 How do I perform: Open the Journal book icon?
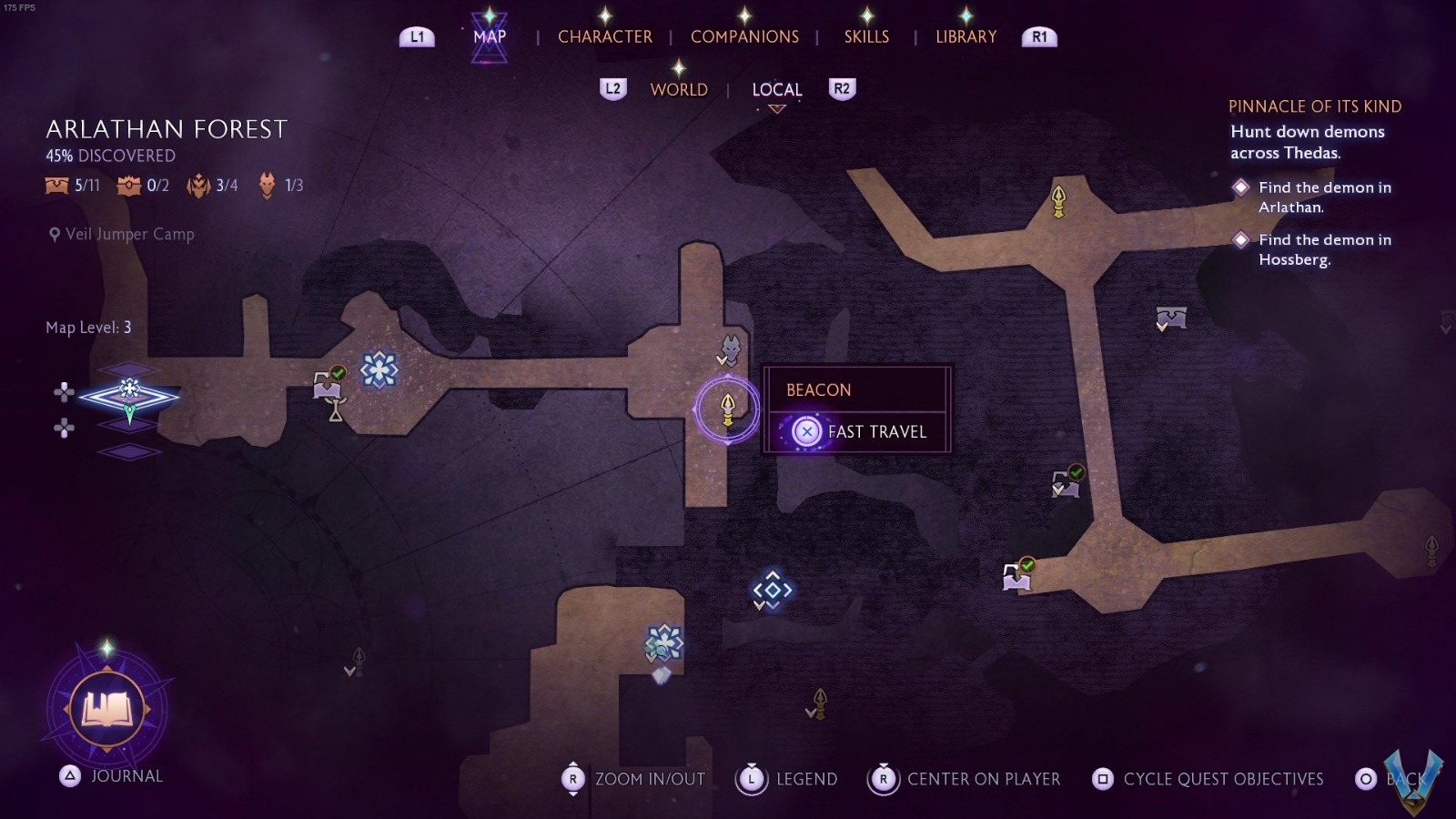pos(107,709)
